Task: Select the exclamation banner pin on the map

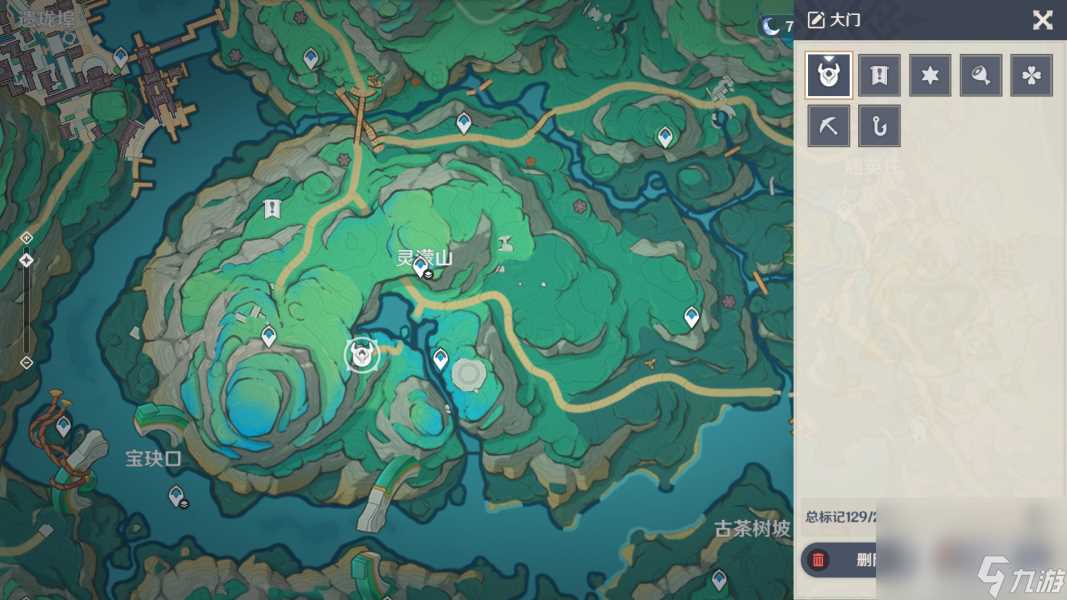Action: [x=271, y=208]
